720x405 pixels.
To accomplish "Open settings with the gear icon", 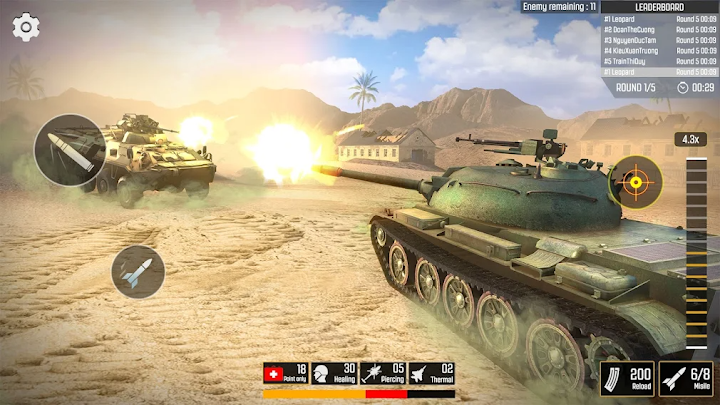I will [26, 27].
